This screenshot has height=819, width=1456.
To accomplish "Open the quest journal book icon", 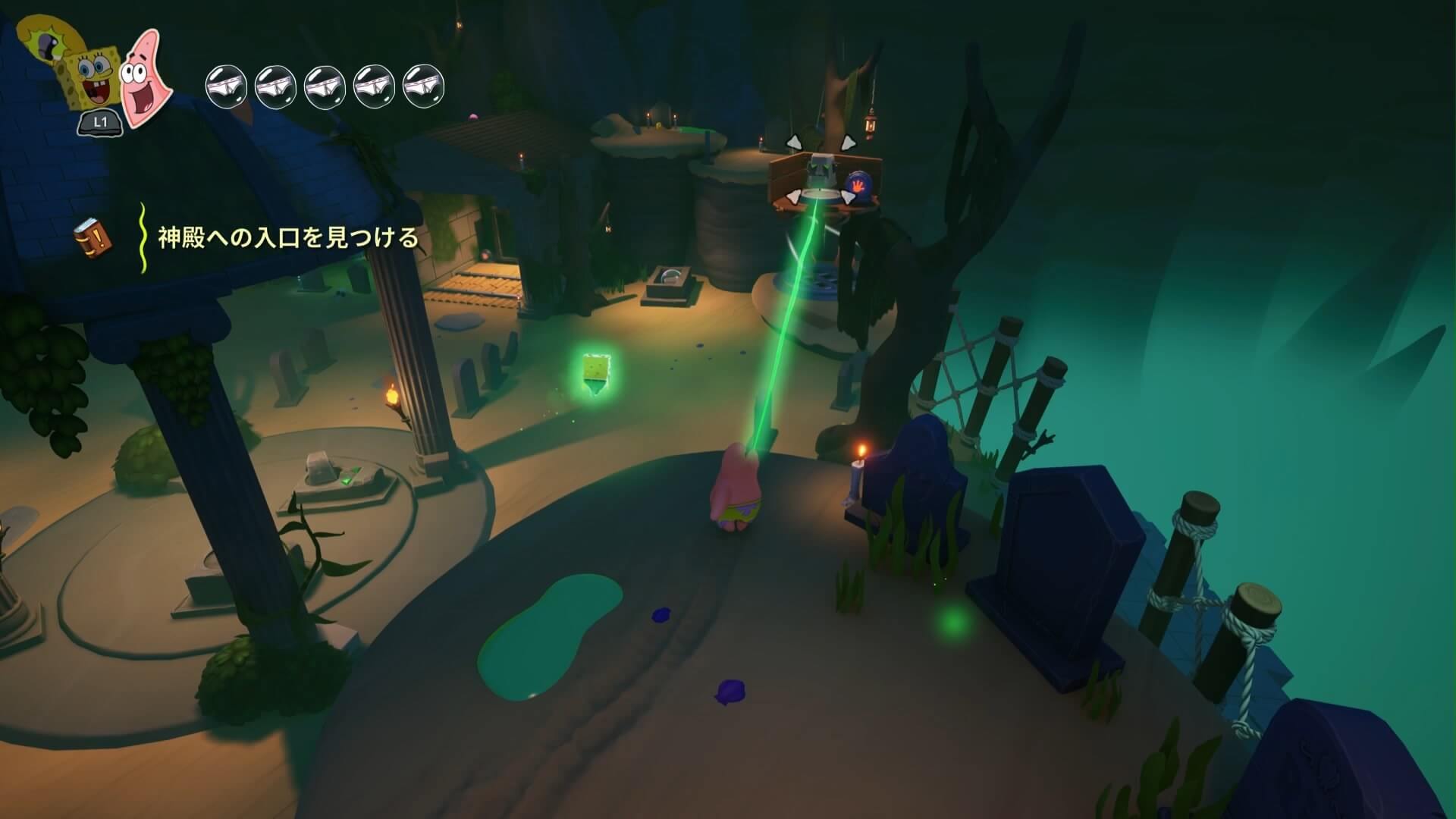I will click(92, 237).
